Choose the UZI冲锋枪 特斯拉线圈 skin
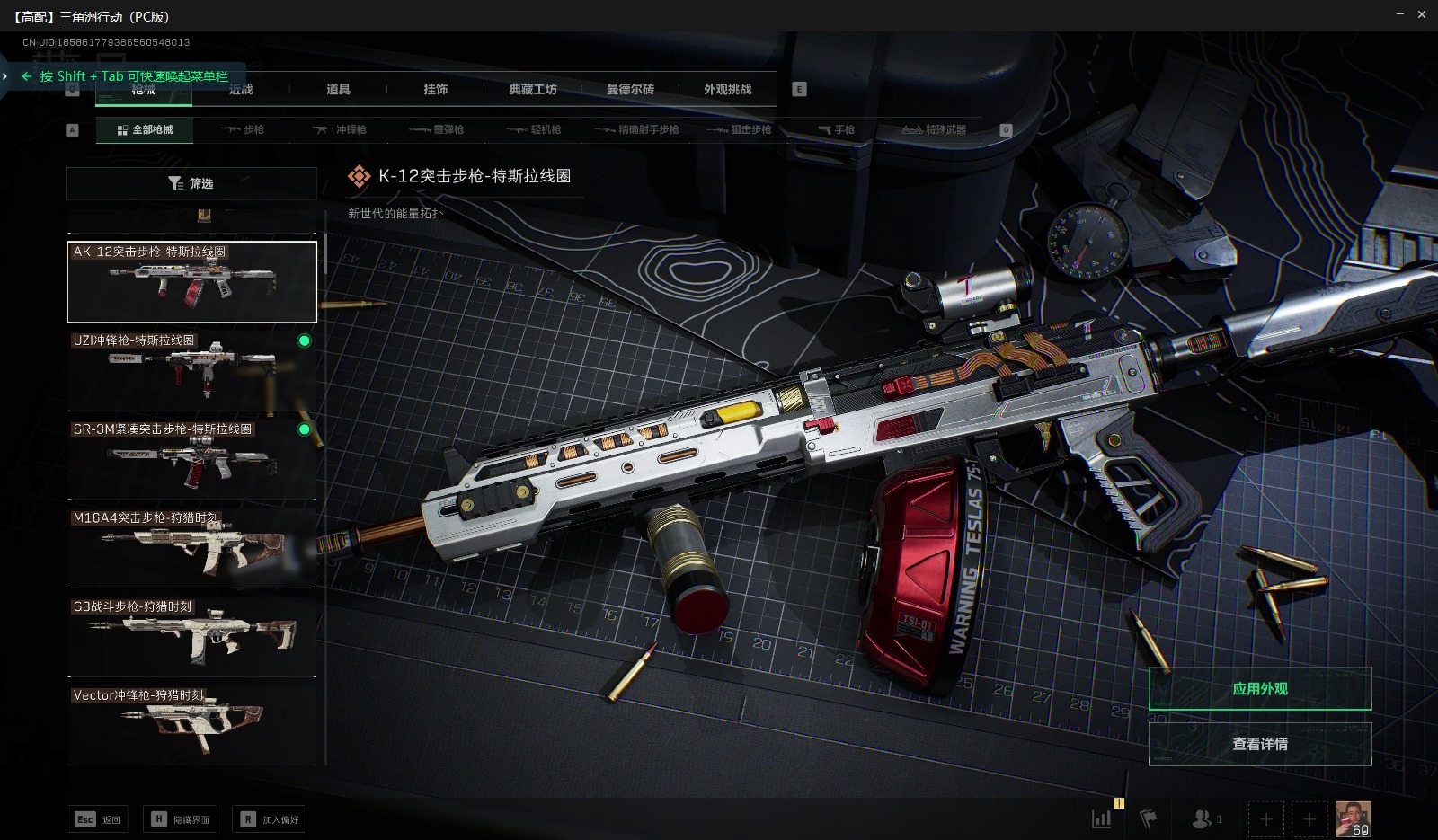 pos(191,369)
